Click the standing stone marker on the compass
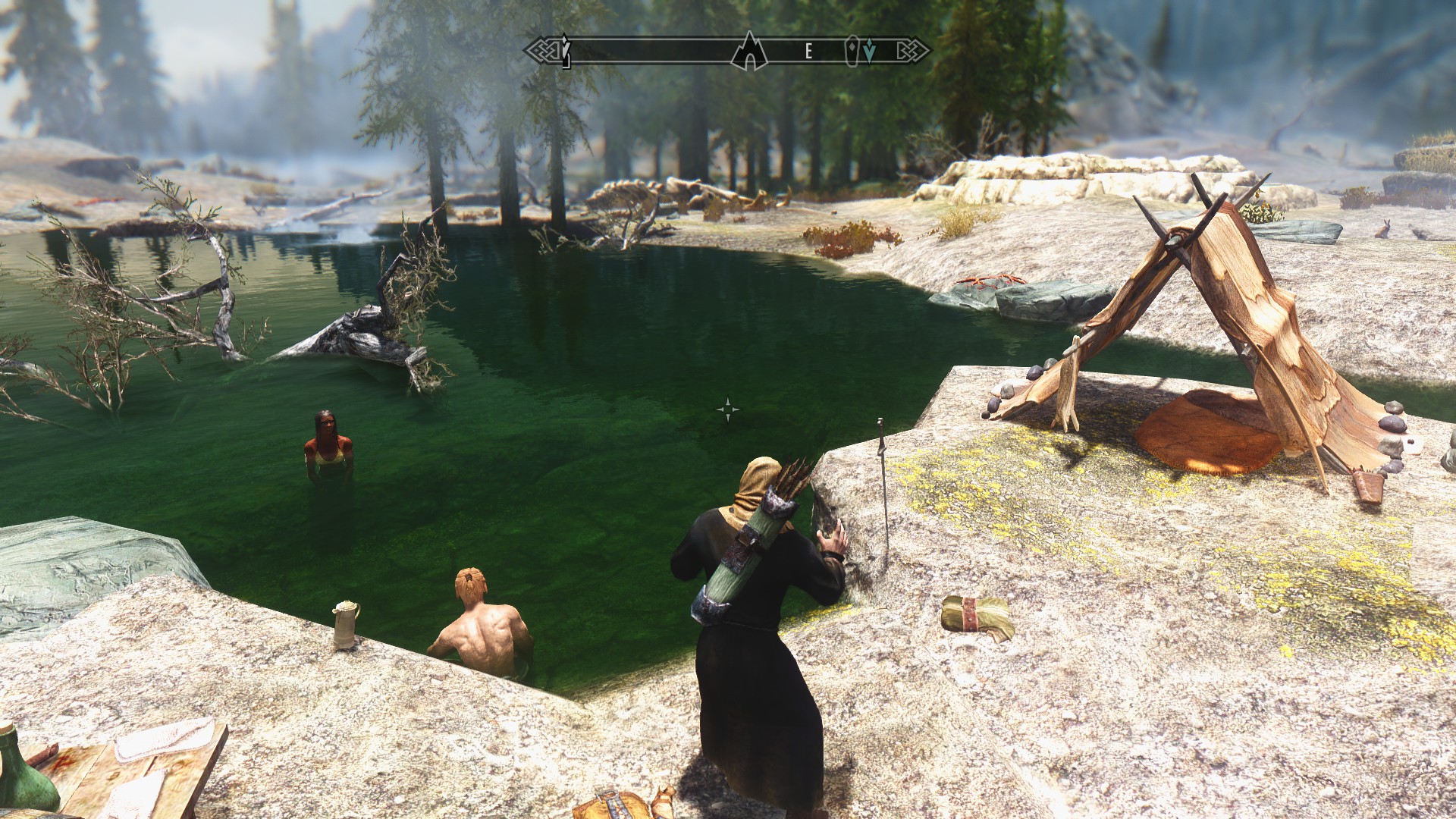 pyautogui.click(x=852, y=51)
